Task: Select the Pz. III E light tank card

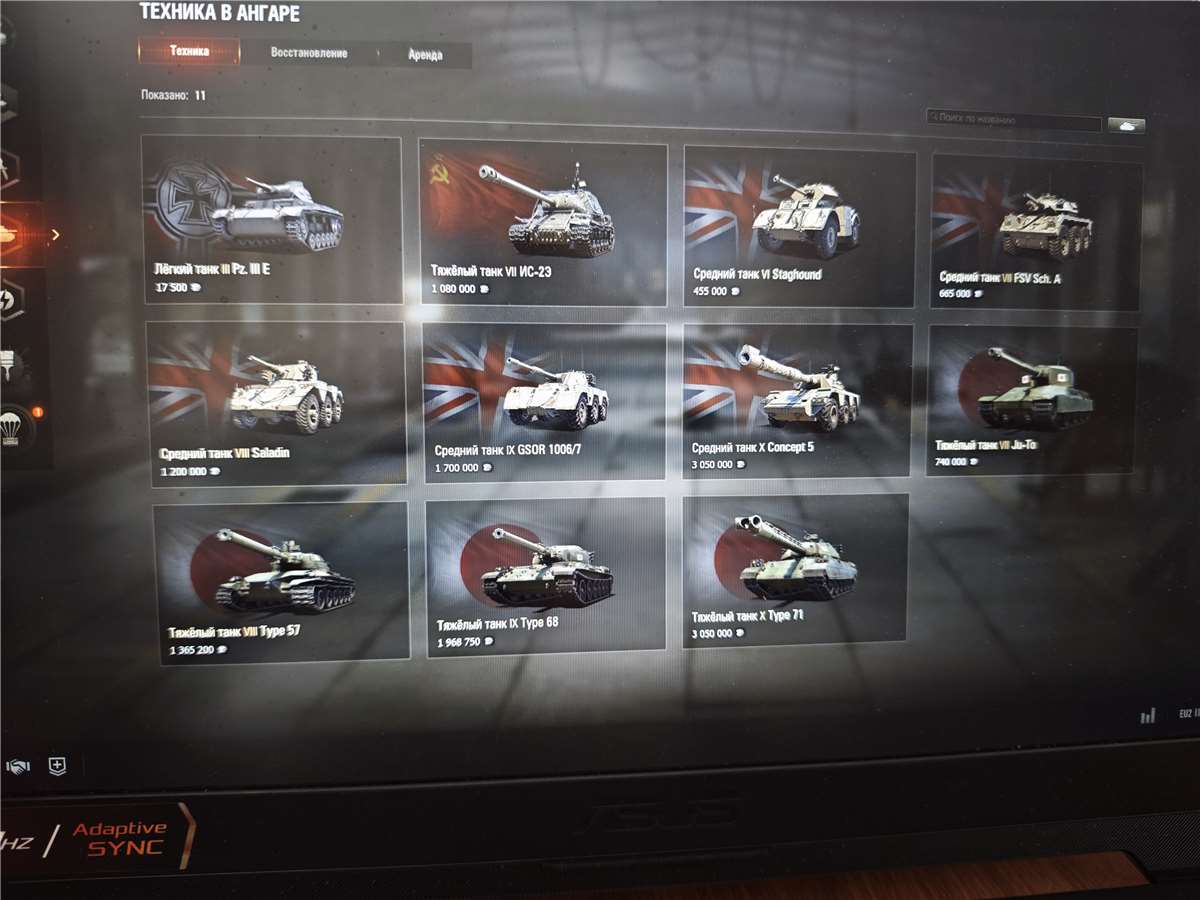Action: pyautogui.click(x=272, y=219)
